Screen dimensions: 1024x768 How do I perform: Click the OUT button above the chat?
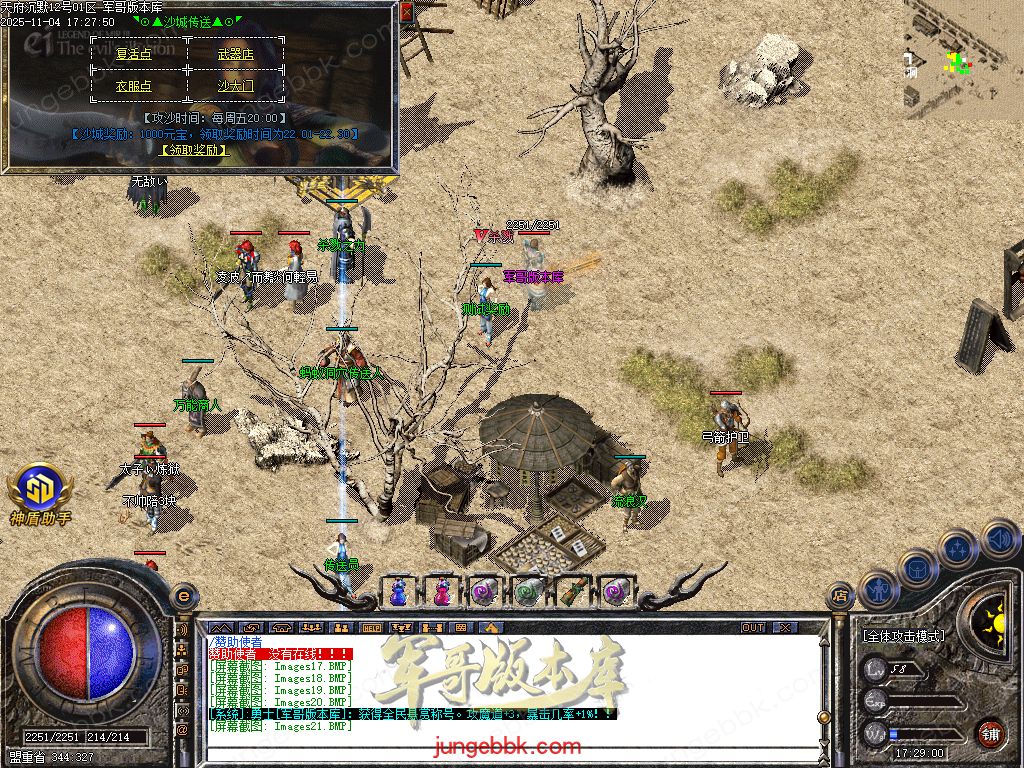(753, 628)
